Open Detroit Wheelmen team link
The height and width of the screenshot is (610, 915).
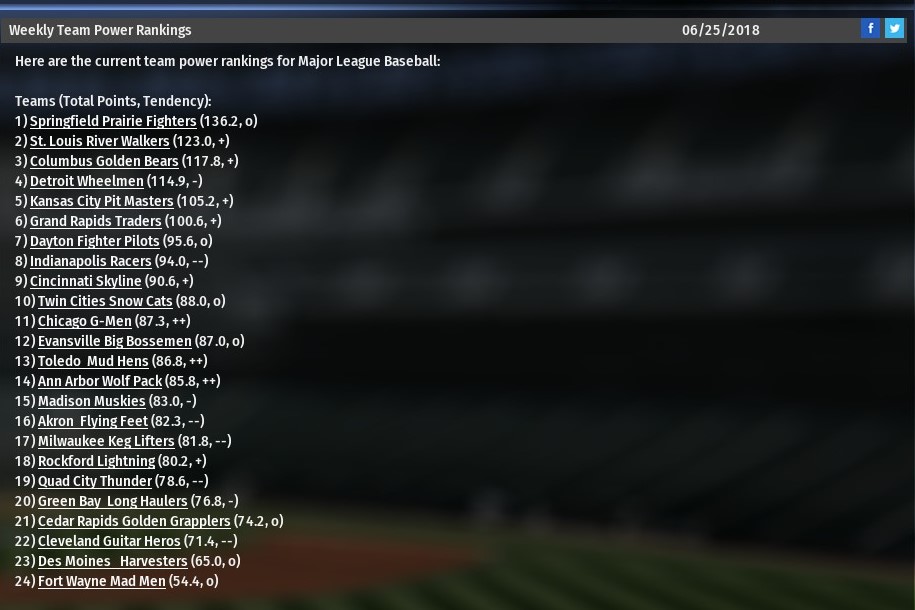(x=87, y=181)
